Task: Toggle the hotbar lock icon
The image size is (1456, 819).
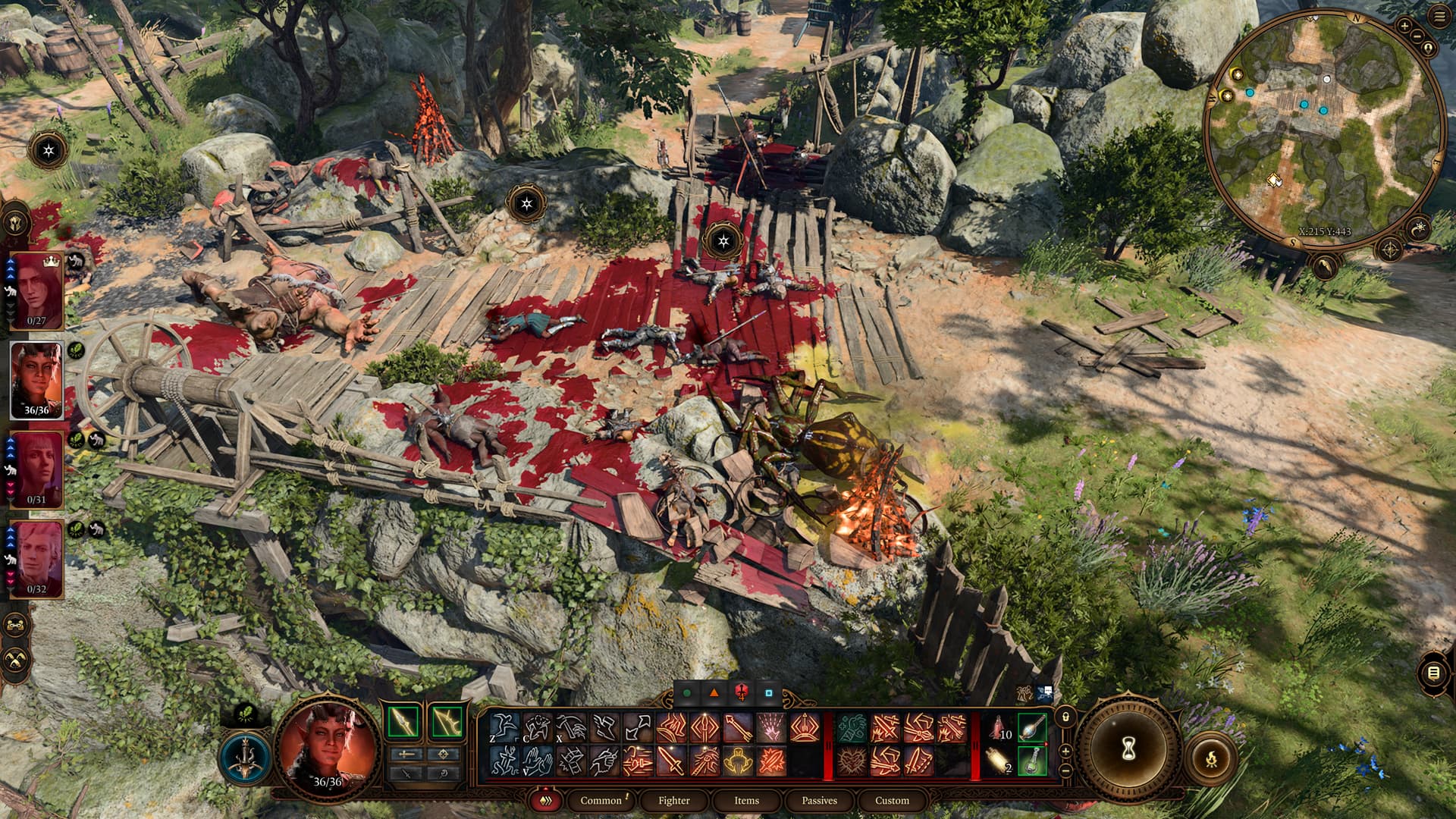Action: (x=1065, y=716)
